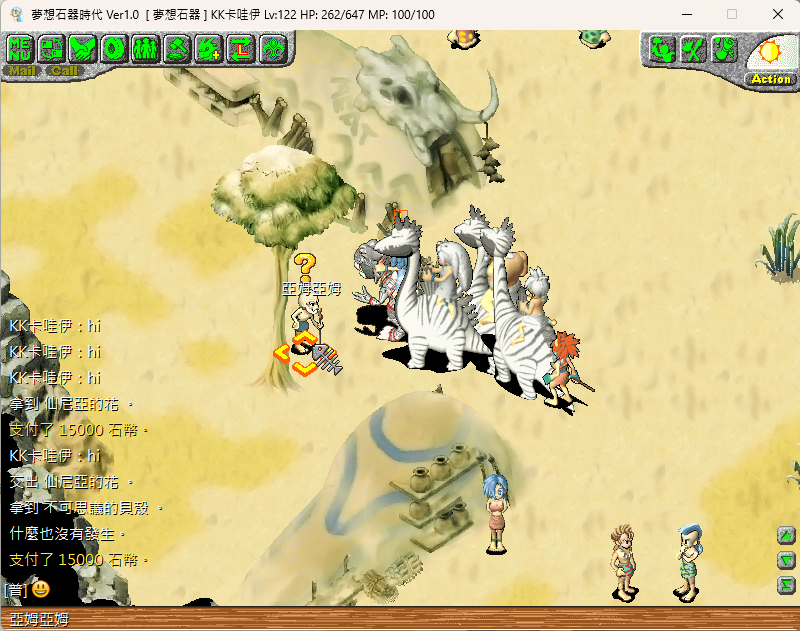Click the gavel and coins icon
Image resolution: width=800 pixels, height=631 pixels.
(x=177, y=48)
